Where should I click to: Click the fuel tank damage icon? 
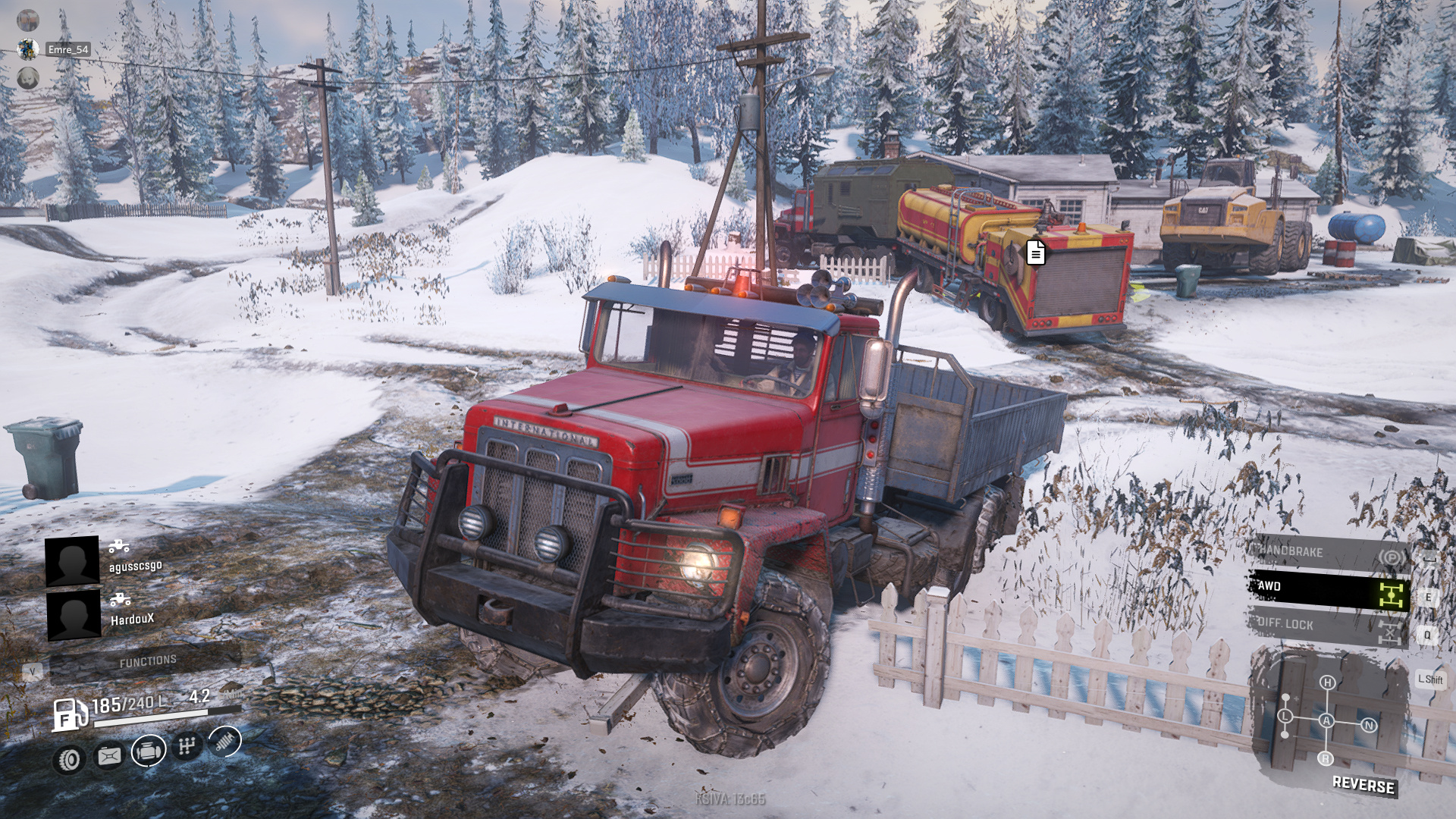click(x=109, y=755)
